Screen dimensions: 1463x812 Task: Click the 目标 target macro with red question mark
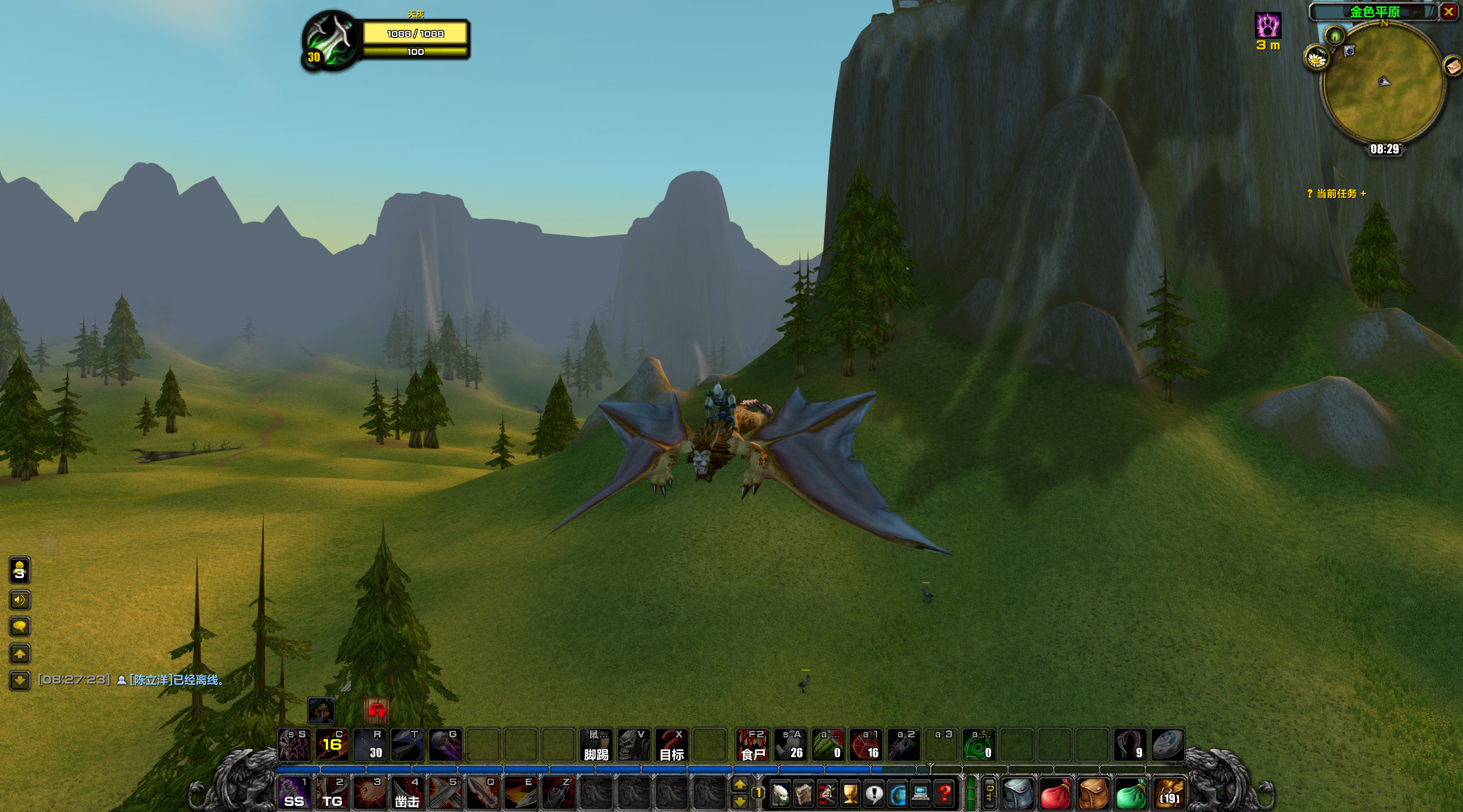click(x=671, y=745)
